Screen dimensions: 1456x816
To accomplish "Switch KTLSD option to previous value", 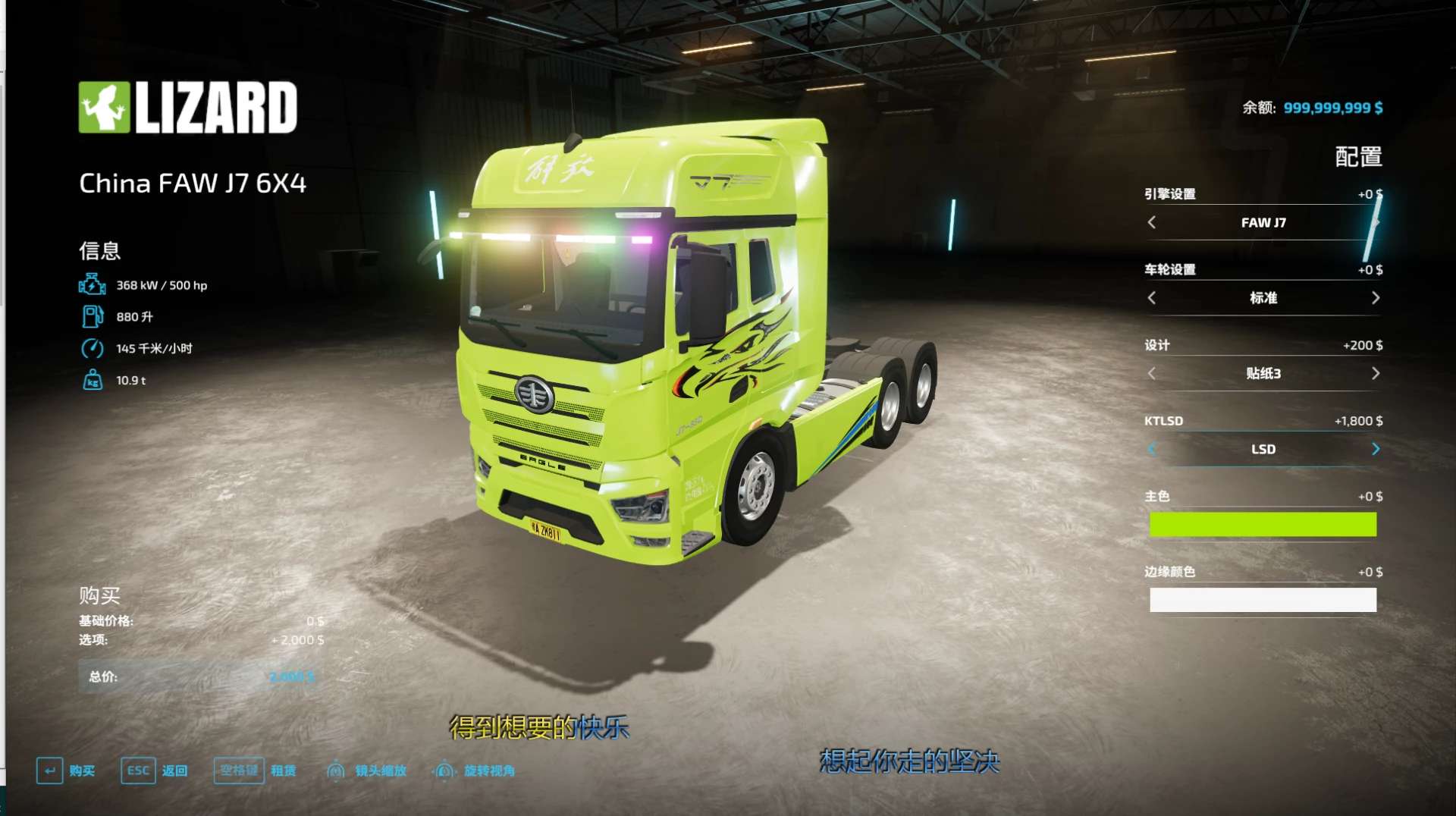I will coord(1152,449).
